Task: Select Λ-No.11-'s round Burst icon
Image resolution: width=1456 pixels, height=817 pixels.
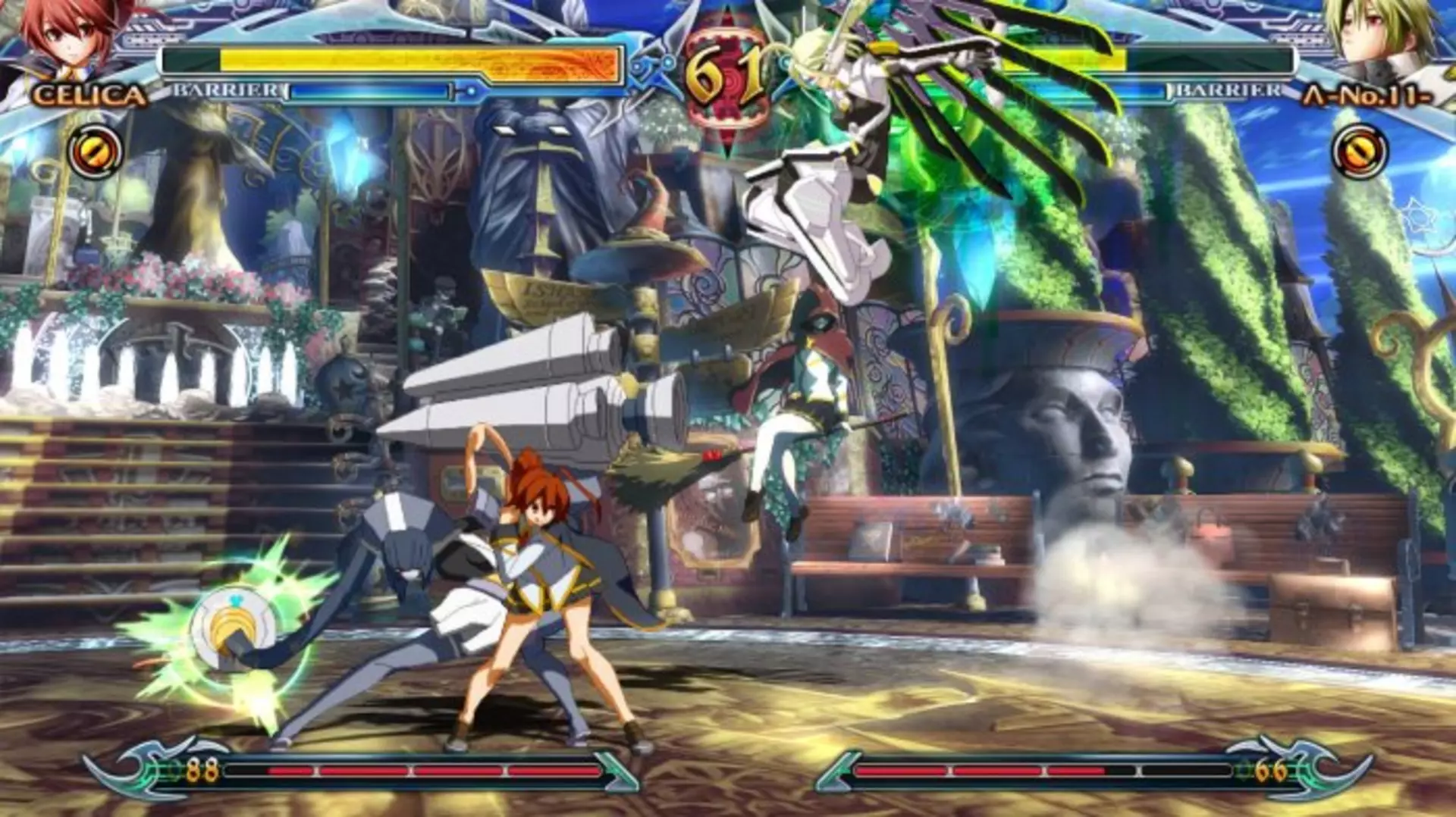Action: click(1360, 152)
